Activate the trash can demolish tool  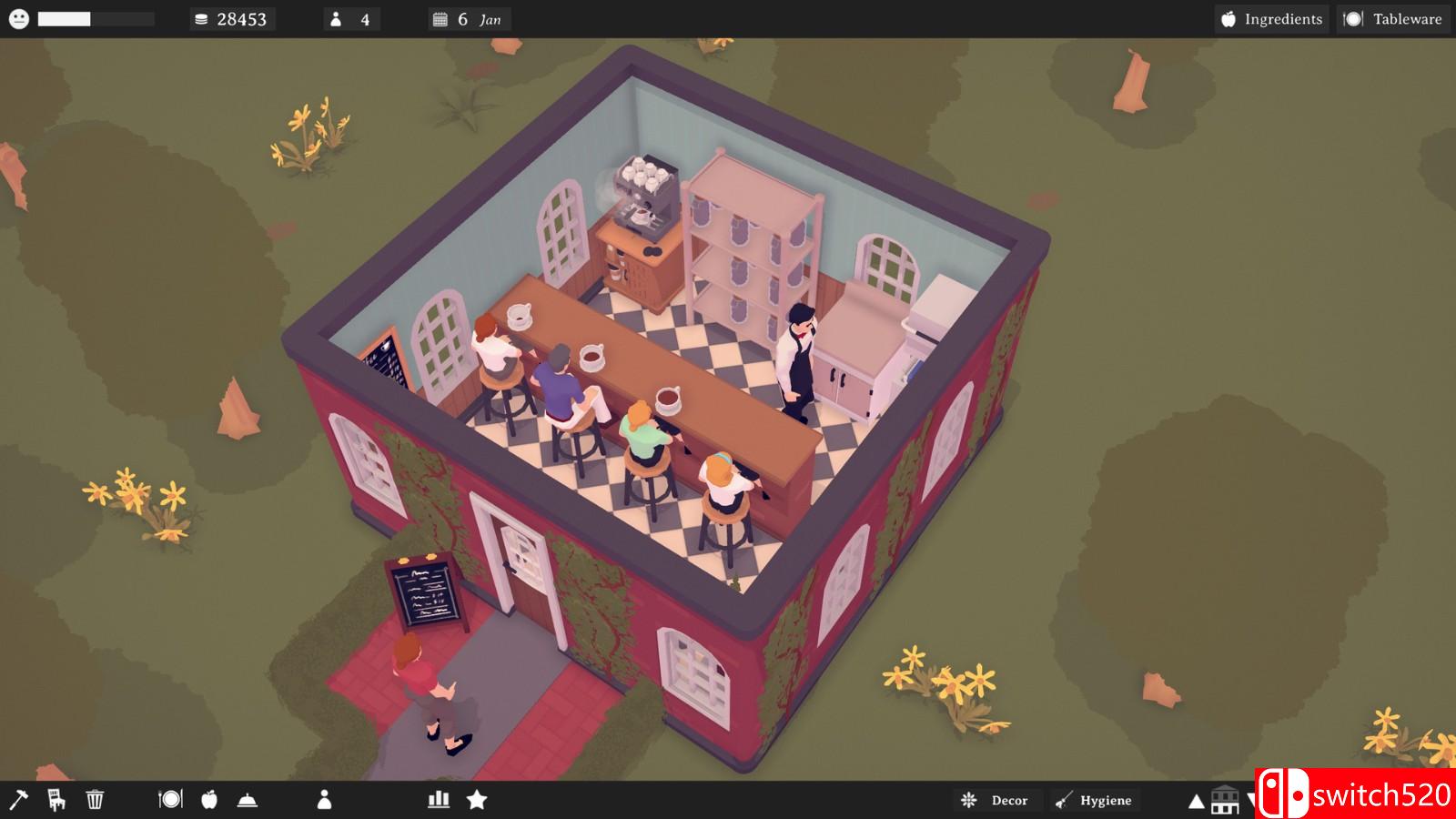click(x=95, y=800)
